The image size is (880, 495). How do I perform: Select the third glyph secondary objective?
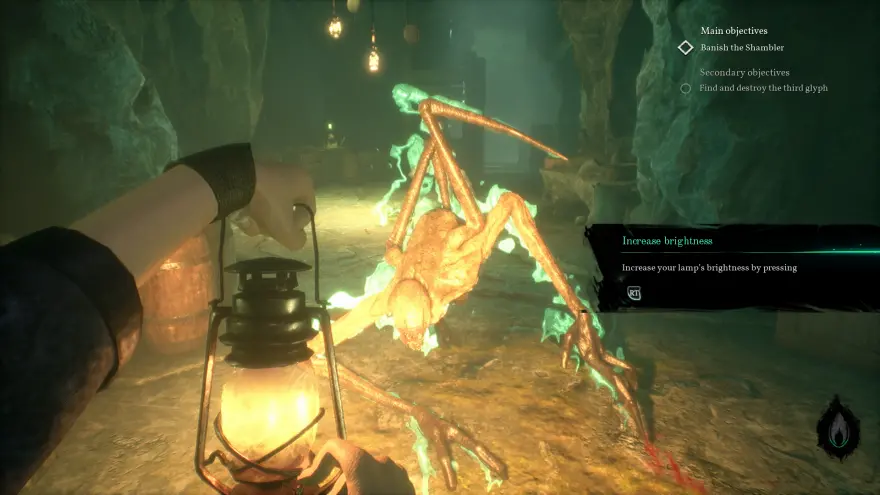(x=763, y=88)
